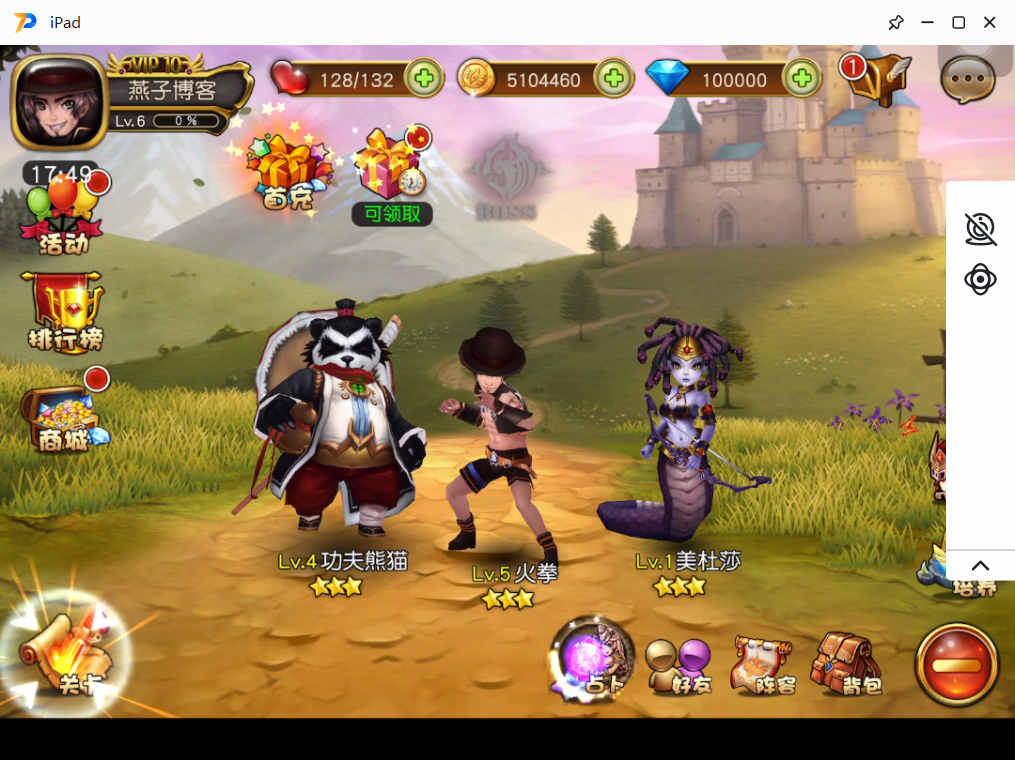Buy more gold coins with plus button

coord(613,78)
